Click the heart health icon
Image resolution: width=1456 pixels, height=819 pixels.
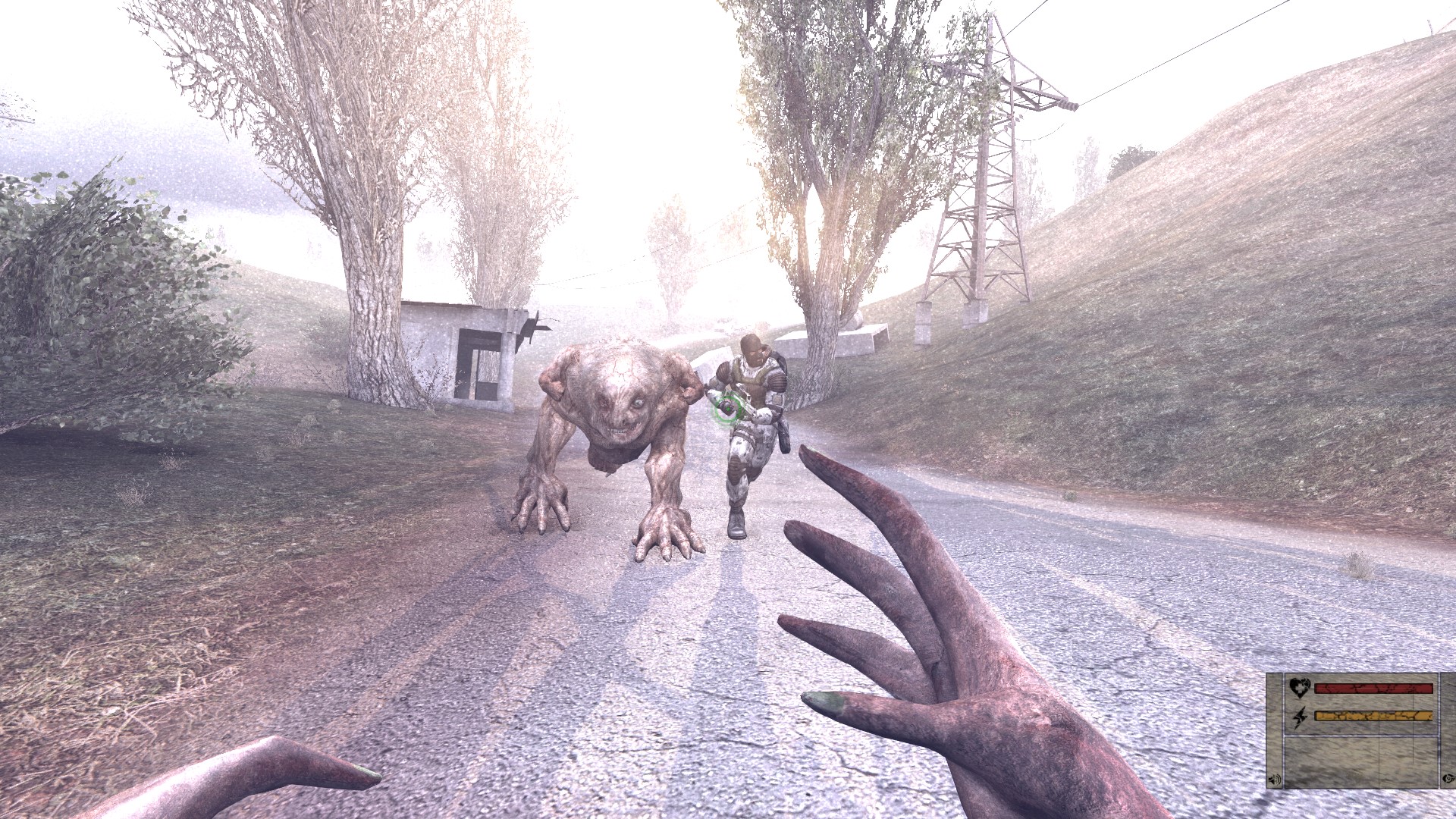click(1298, 689)
